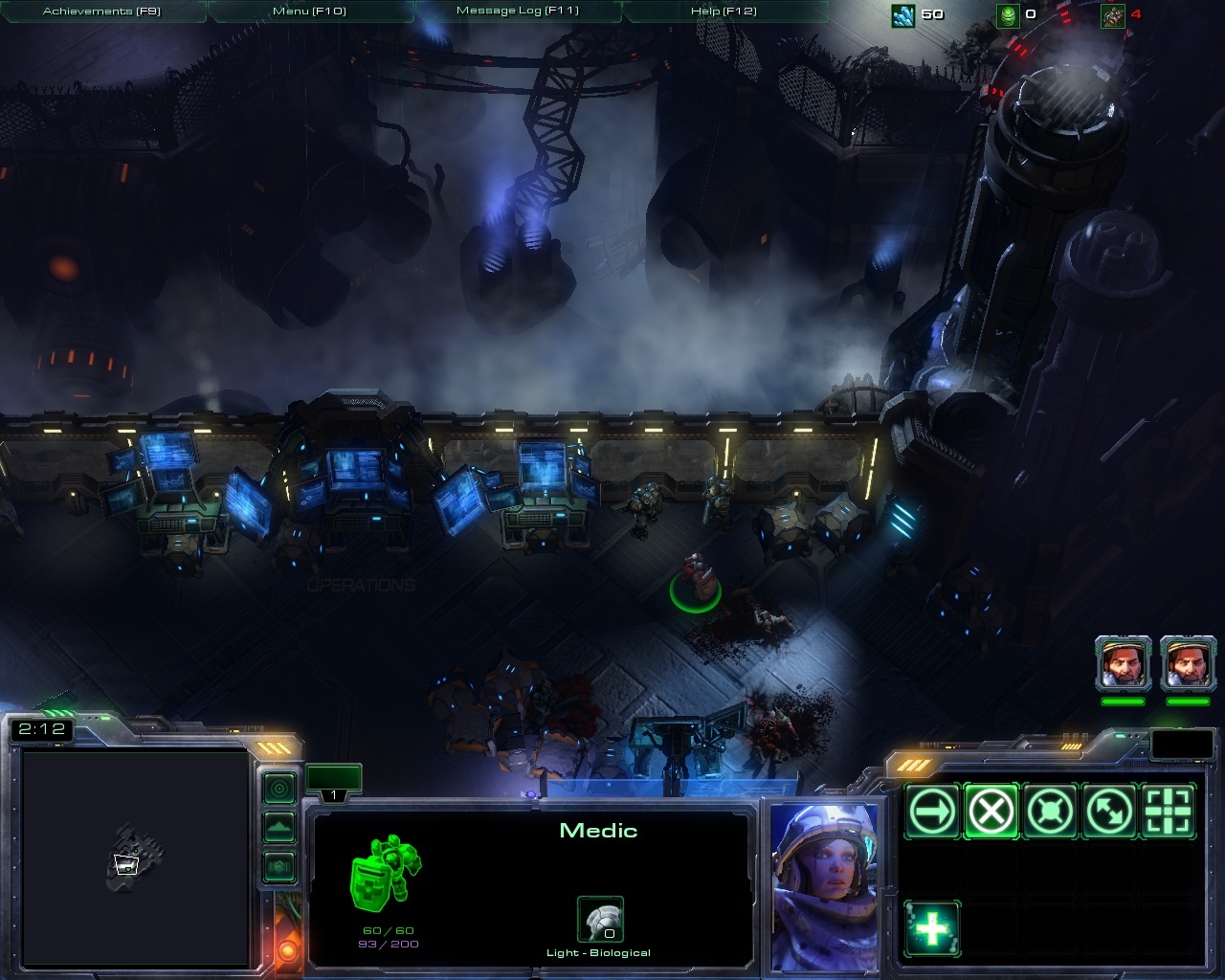Image resolution: width=1225 pixels, height=980 pixels.
Task: Activate the Hold Position command
Action: pyautogui.click(x=1050, y=813)
